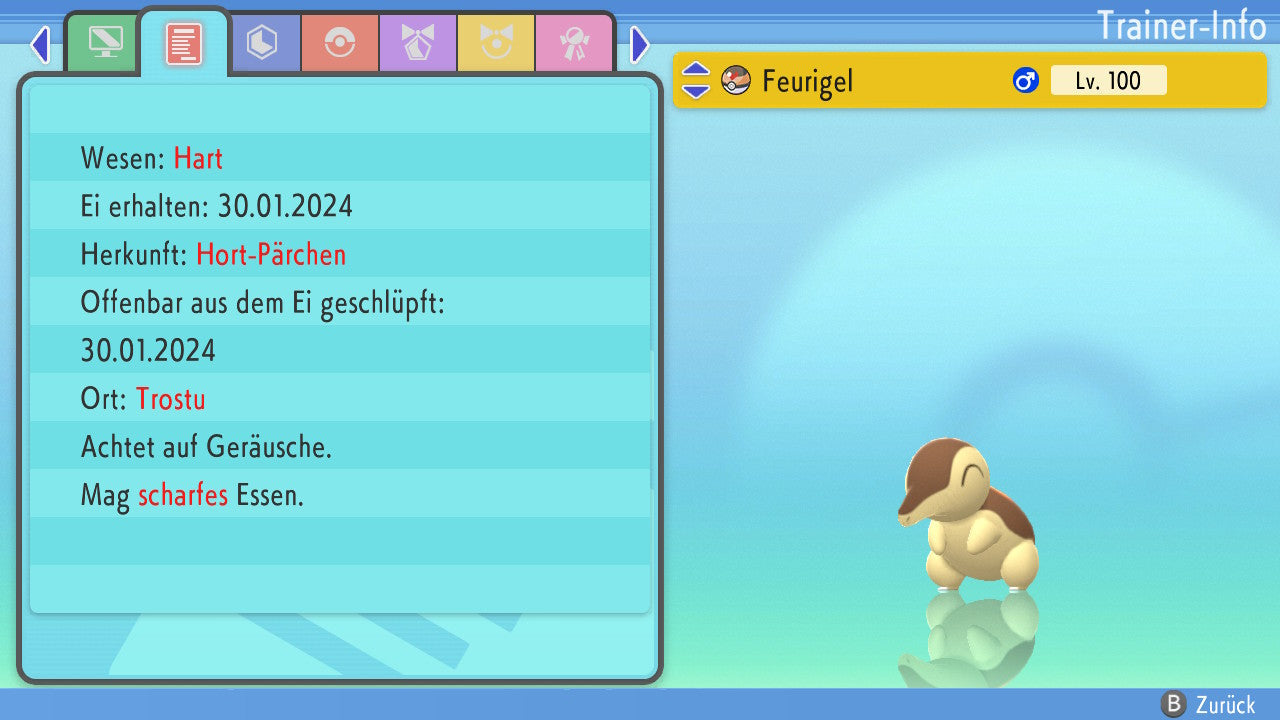The image size is (1280, 720).
Task: Click the left arrow beside the tabs
Action: (40, 44)
